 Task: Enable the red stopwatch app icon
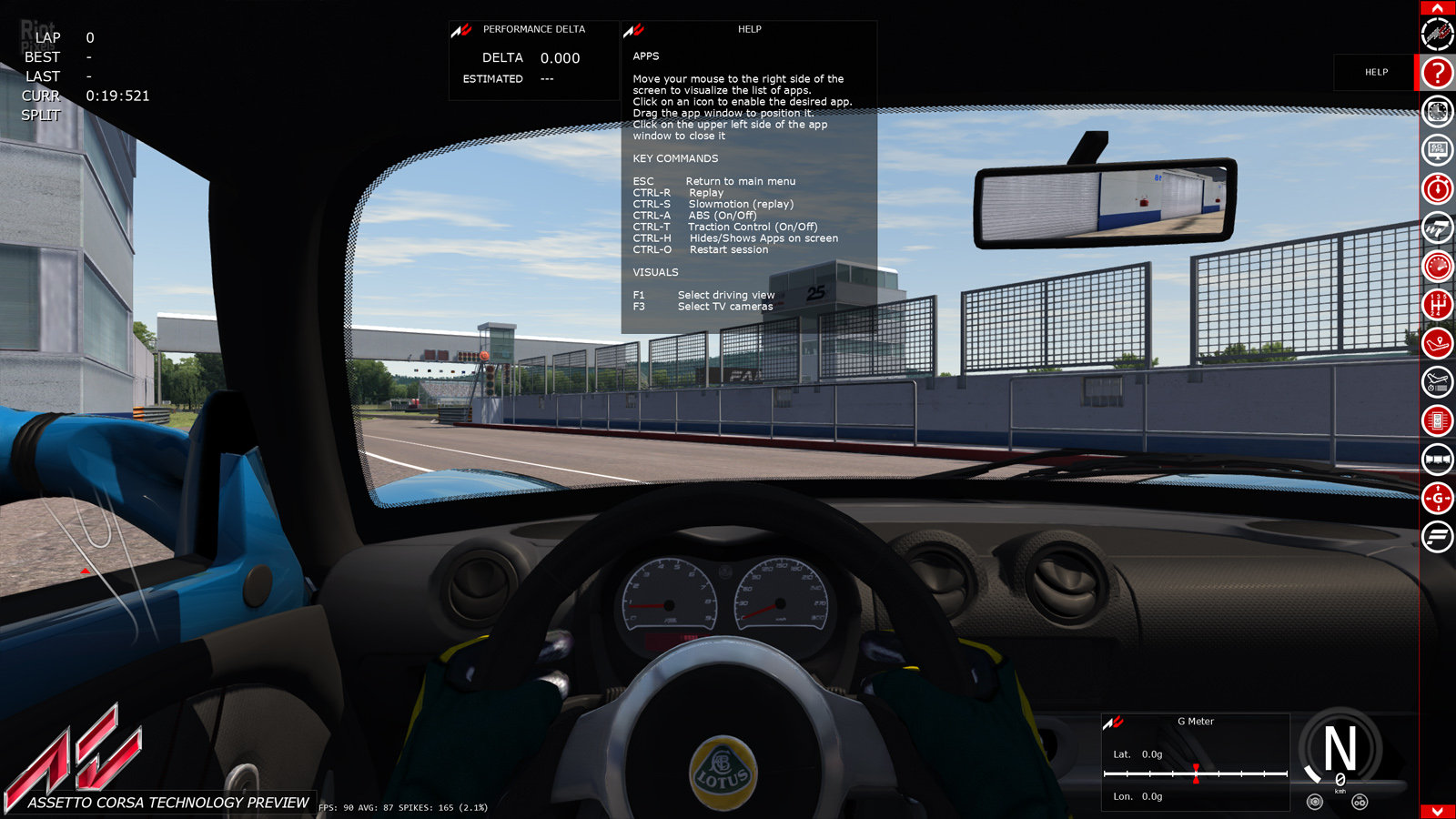1438,189
